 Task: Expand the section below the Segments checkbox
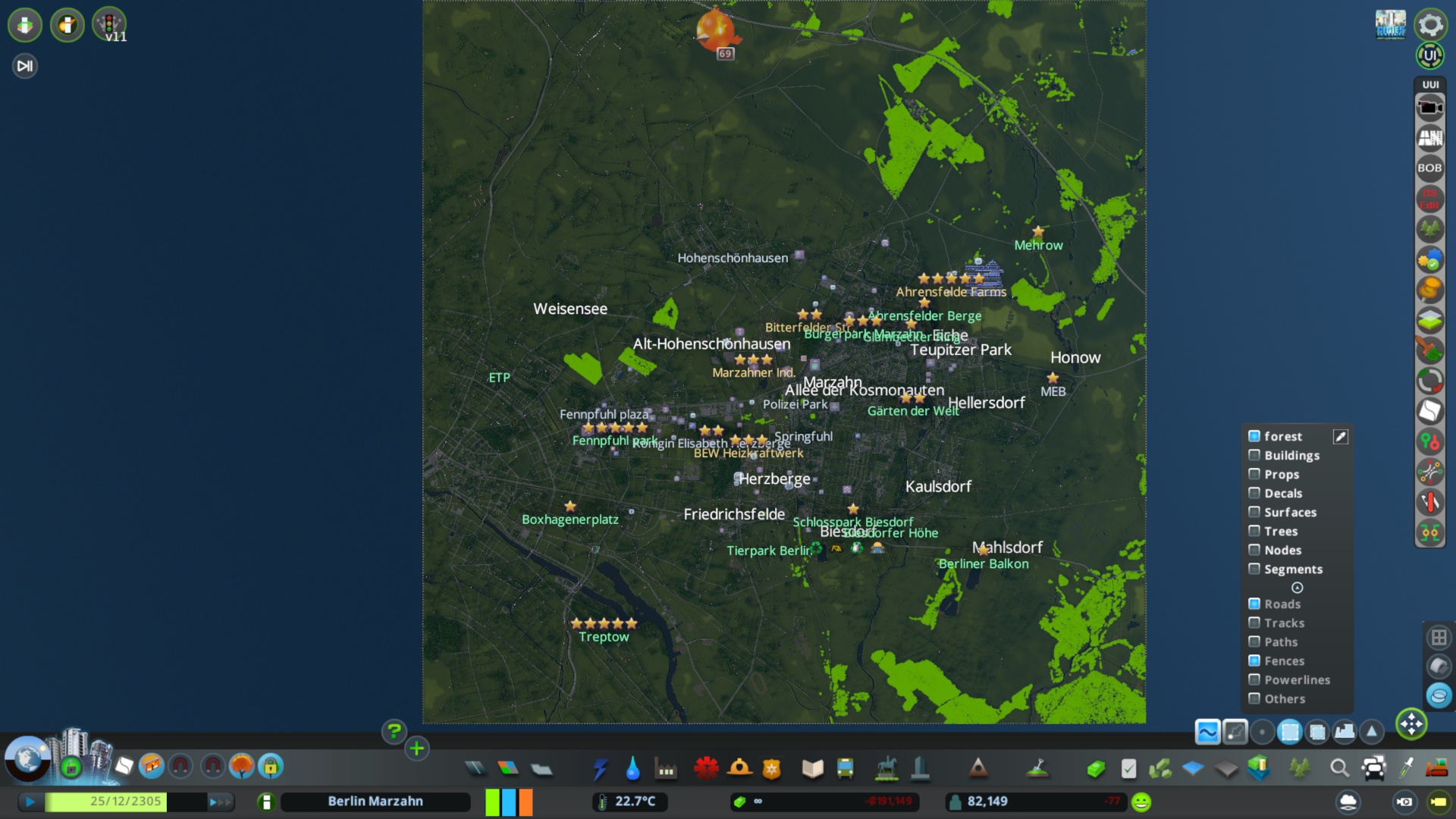(x=1298, y=588)
